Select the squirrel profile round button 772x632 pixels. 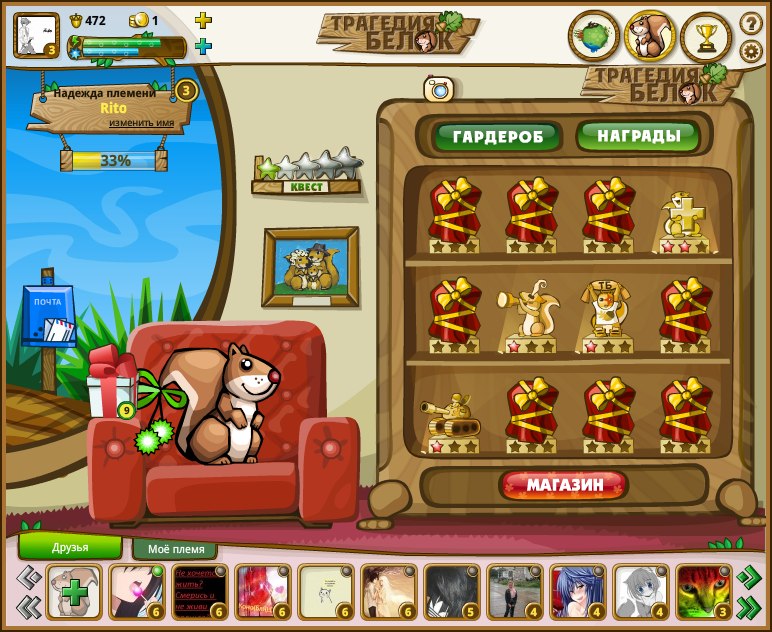[650, 36]
